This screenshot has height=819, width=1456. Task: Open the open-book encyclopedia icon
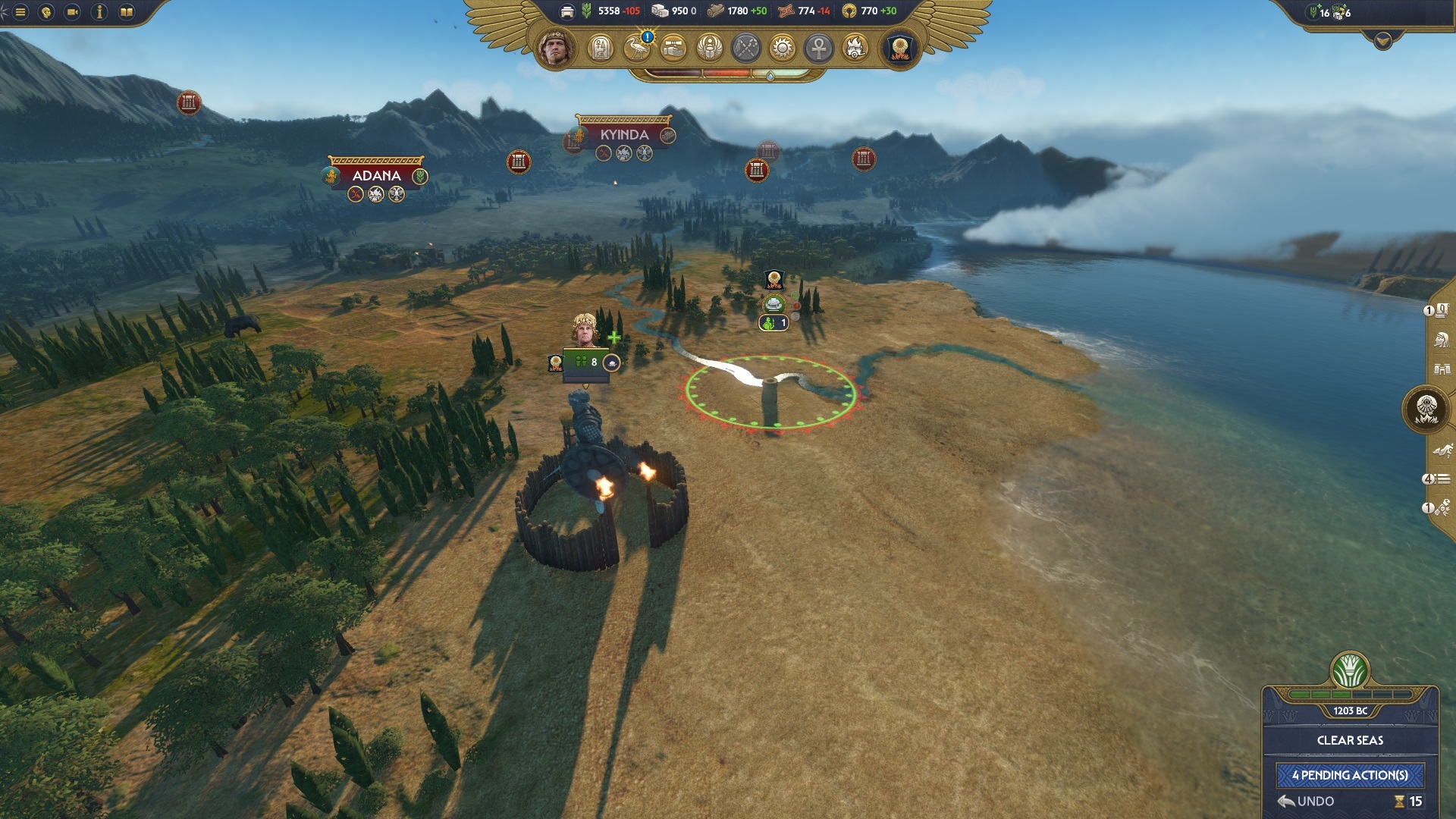pos(127,12)
